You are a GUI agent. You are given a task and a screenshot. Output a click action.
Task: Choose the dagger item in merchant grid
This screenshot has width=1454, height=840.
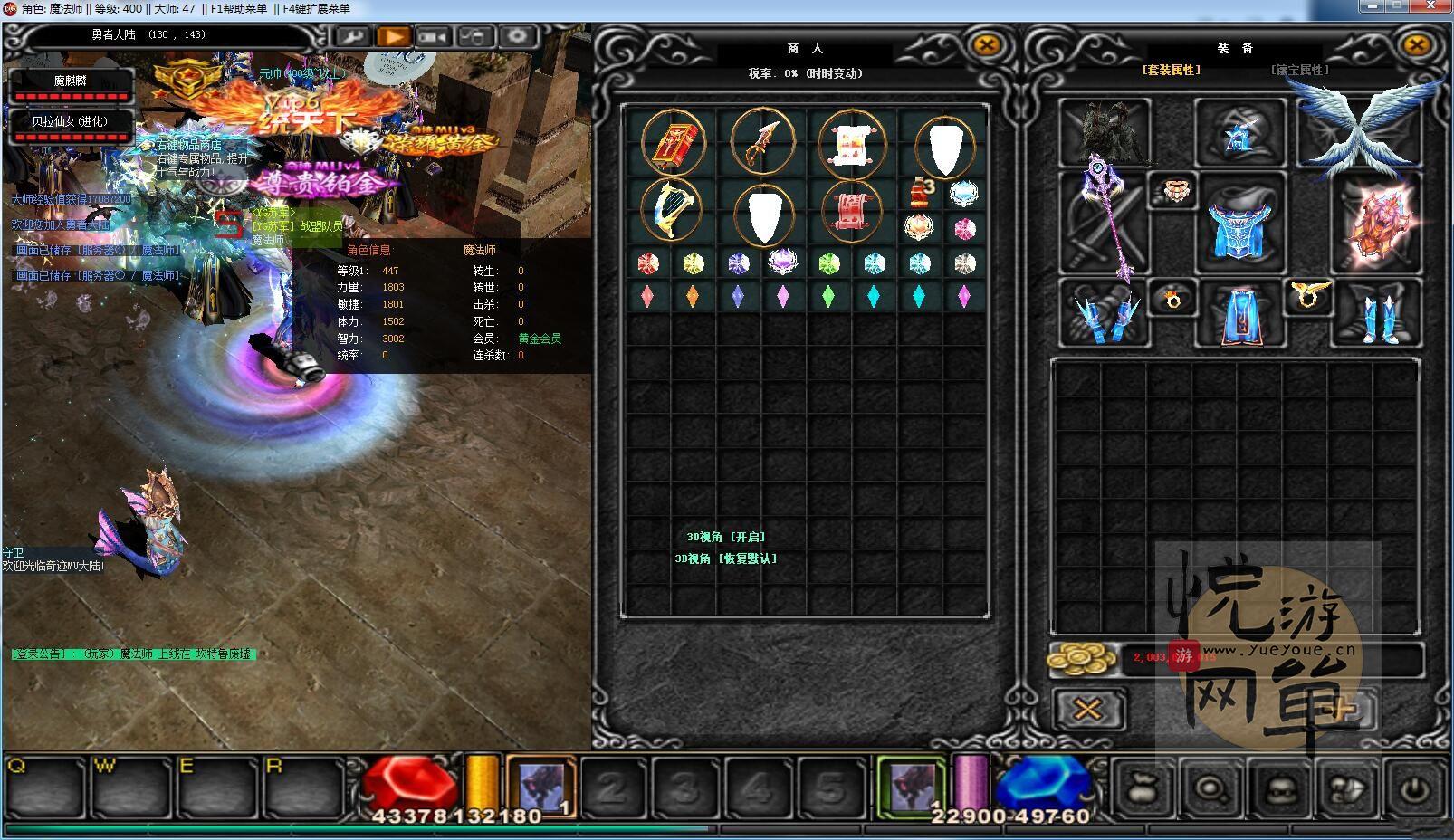[x=762, y=142]
